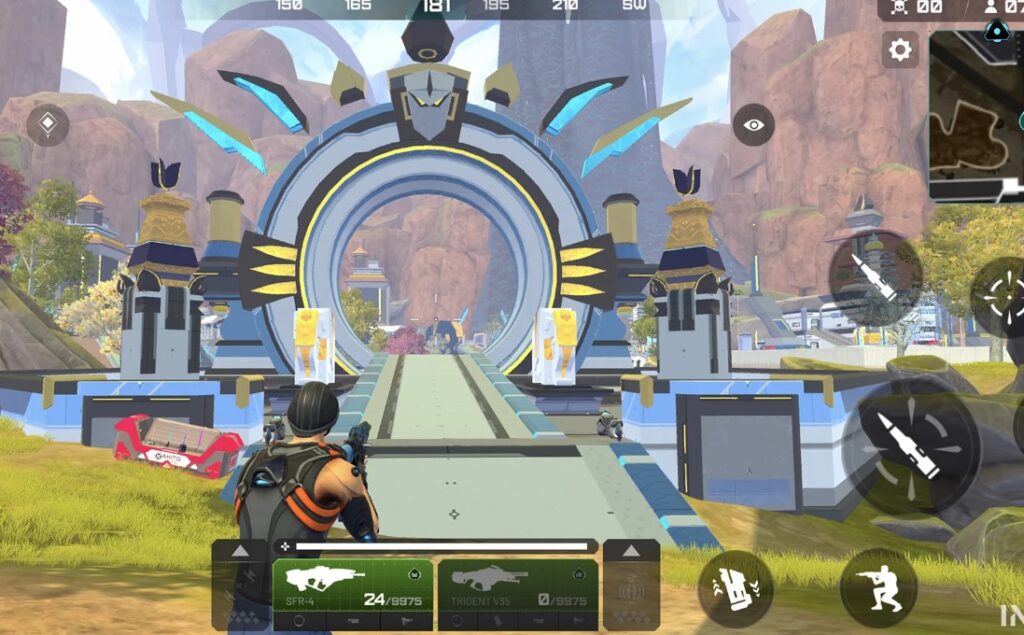Switch to the Trident V35 weapon
The height and width of the screenshot is (635, 1024).
click(x=518, y=588)
